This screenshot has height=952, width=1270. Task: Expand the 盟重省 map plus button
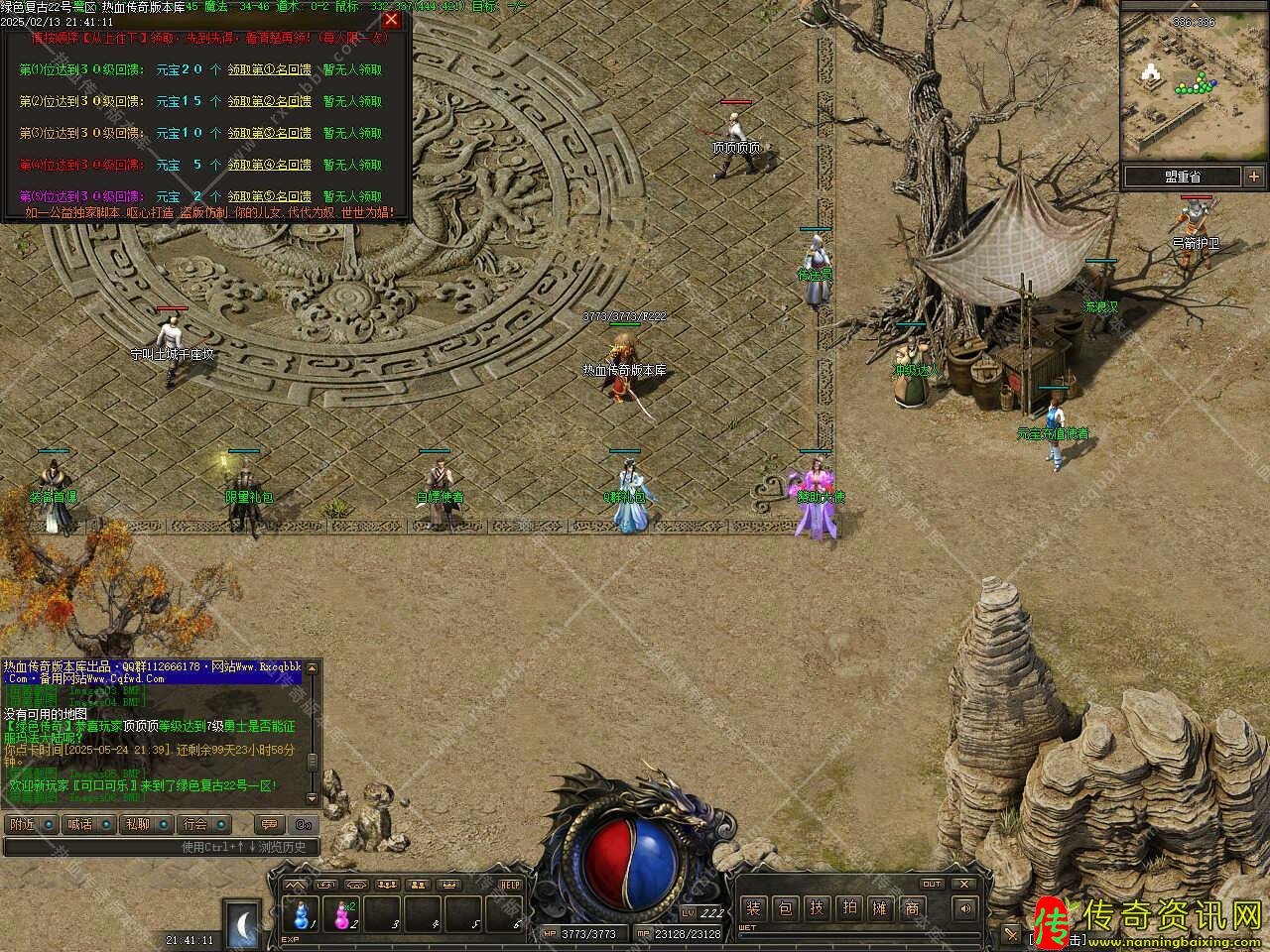pos(1251,177)
